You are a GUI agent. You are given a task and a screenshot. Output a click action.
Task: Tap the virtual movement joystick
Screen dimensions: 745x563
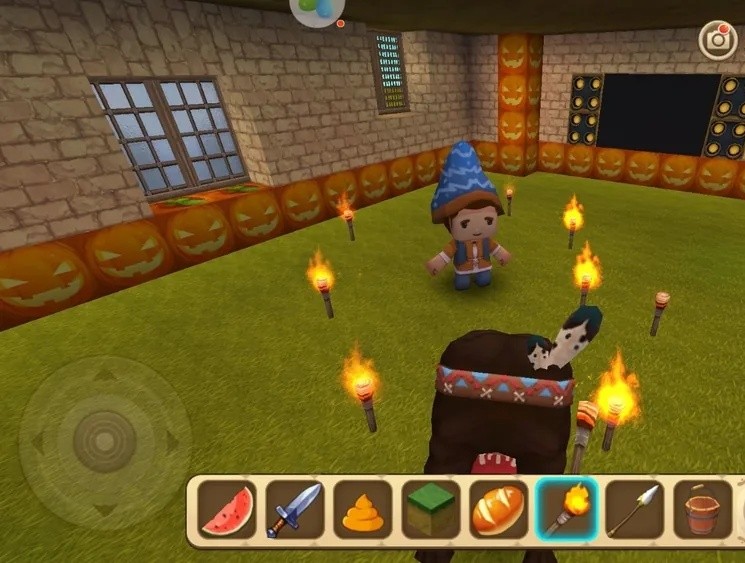pyautogui.click(x=104, y=440)
